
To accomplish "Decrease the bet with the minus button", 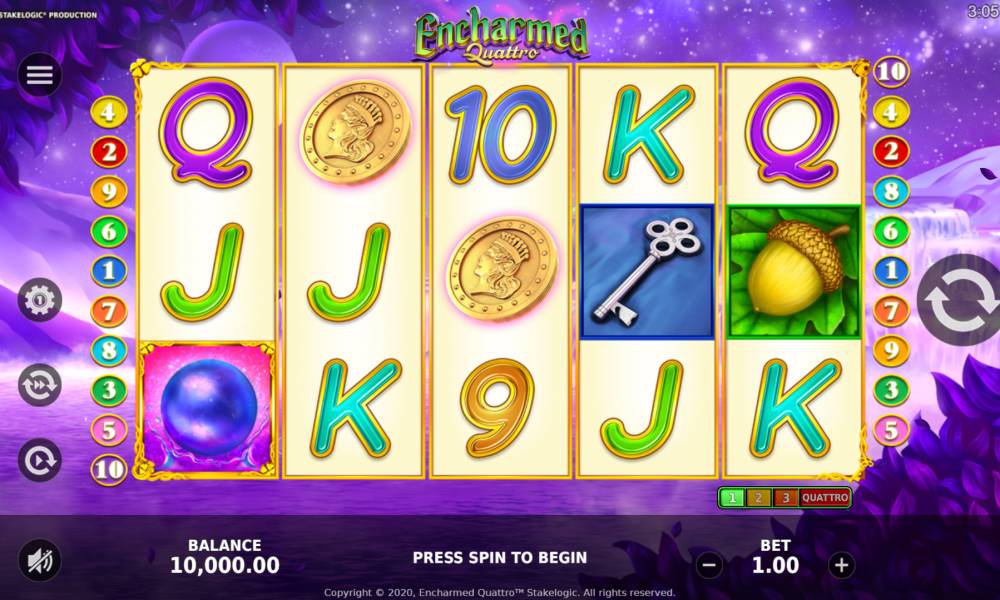I will coord(709,565).
